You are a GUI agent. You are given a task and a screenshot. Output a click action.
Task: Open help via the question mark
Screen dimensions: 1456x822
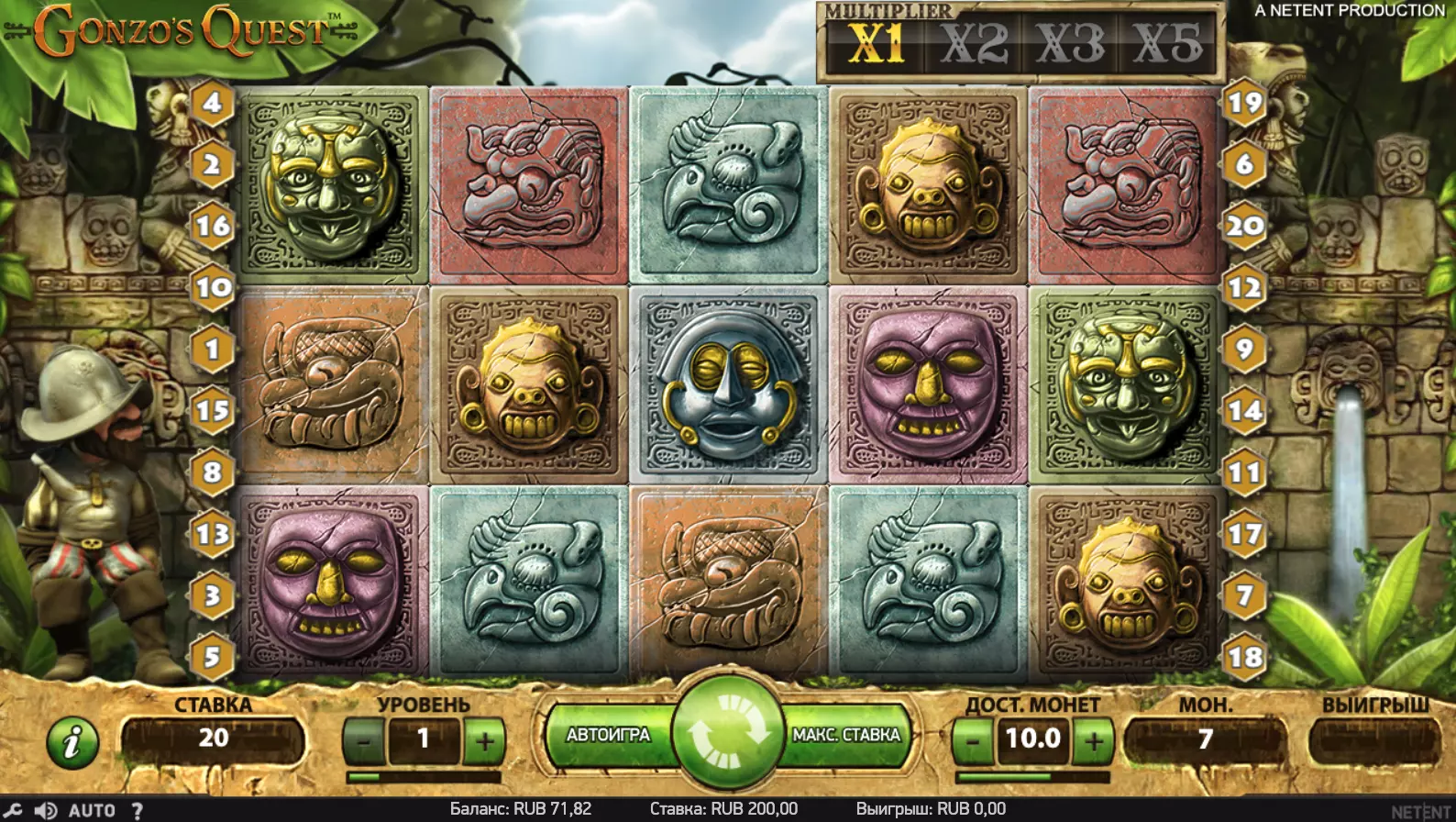tap(137, 810)
